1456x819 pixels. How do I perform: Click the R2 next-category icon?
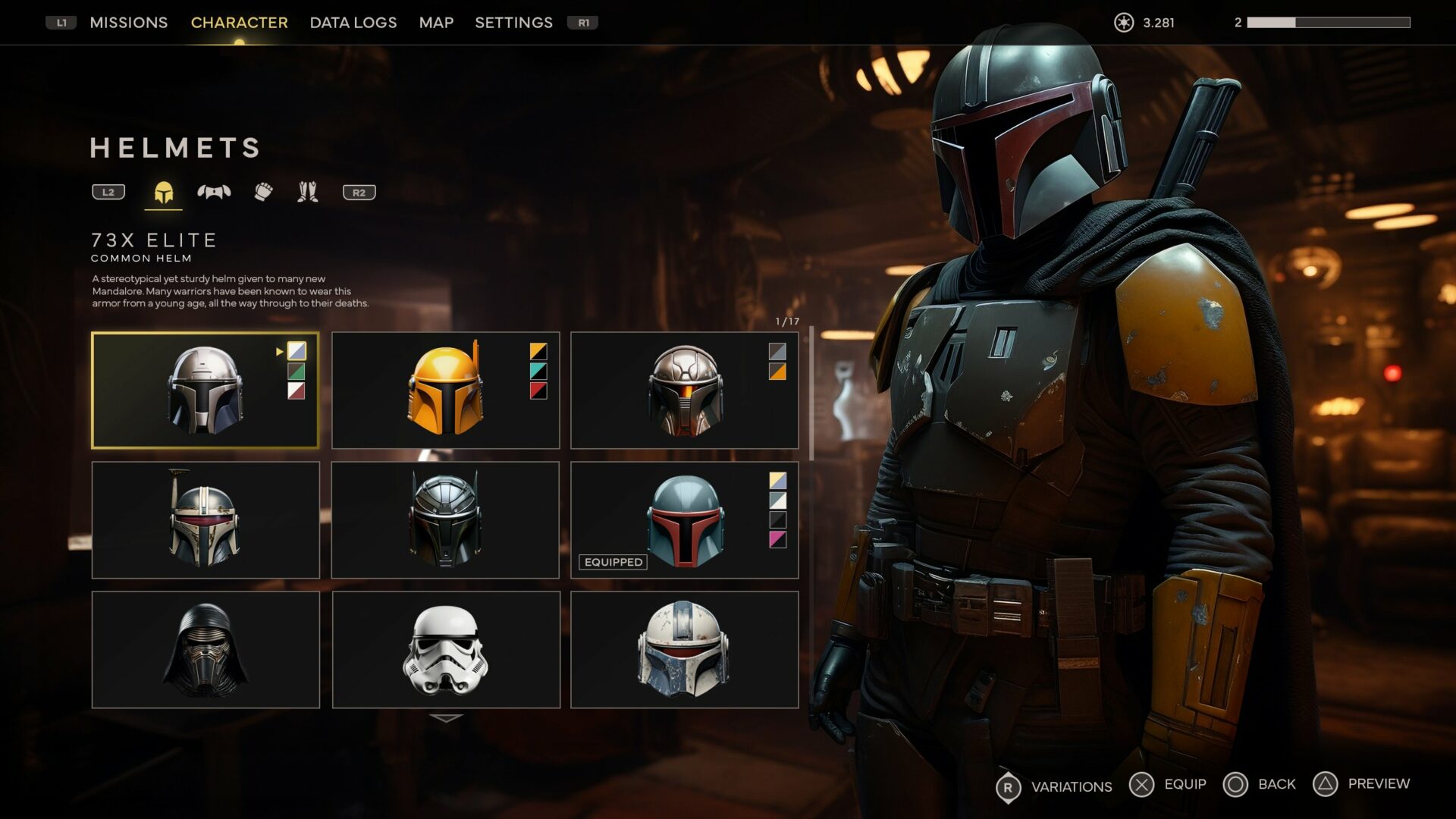coord(359,192)
